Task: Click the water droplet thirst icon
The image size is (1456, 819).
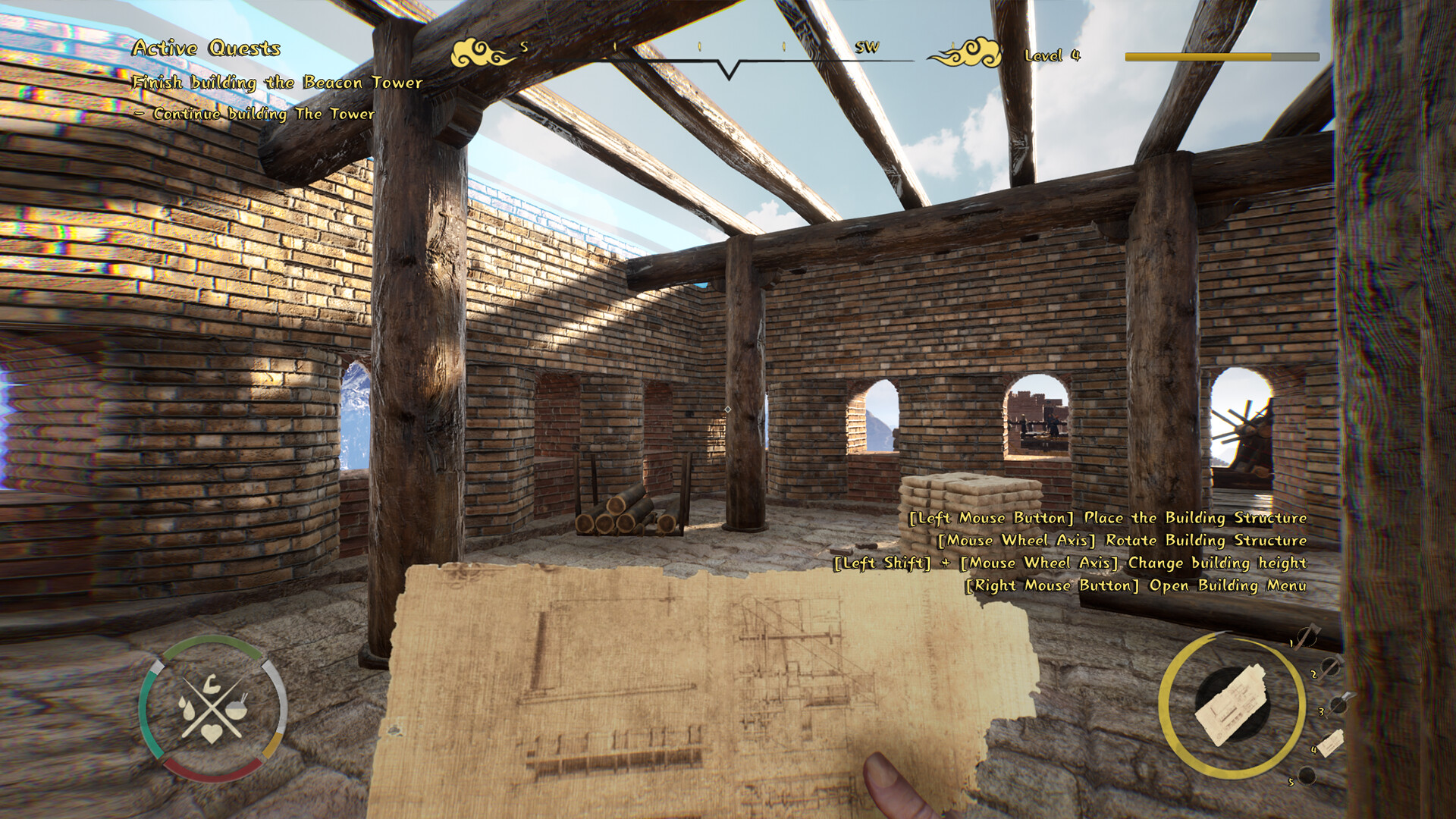Action: (187, 708)
